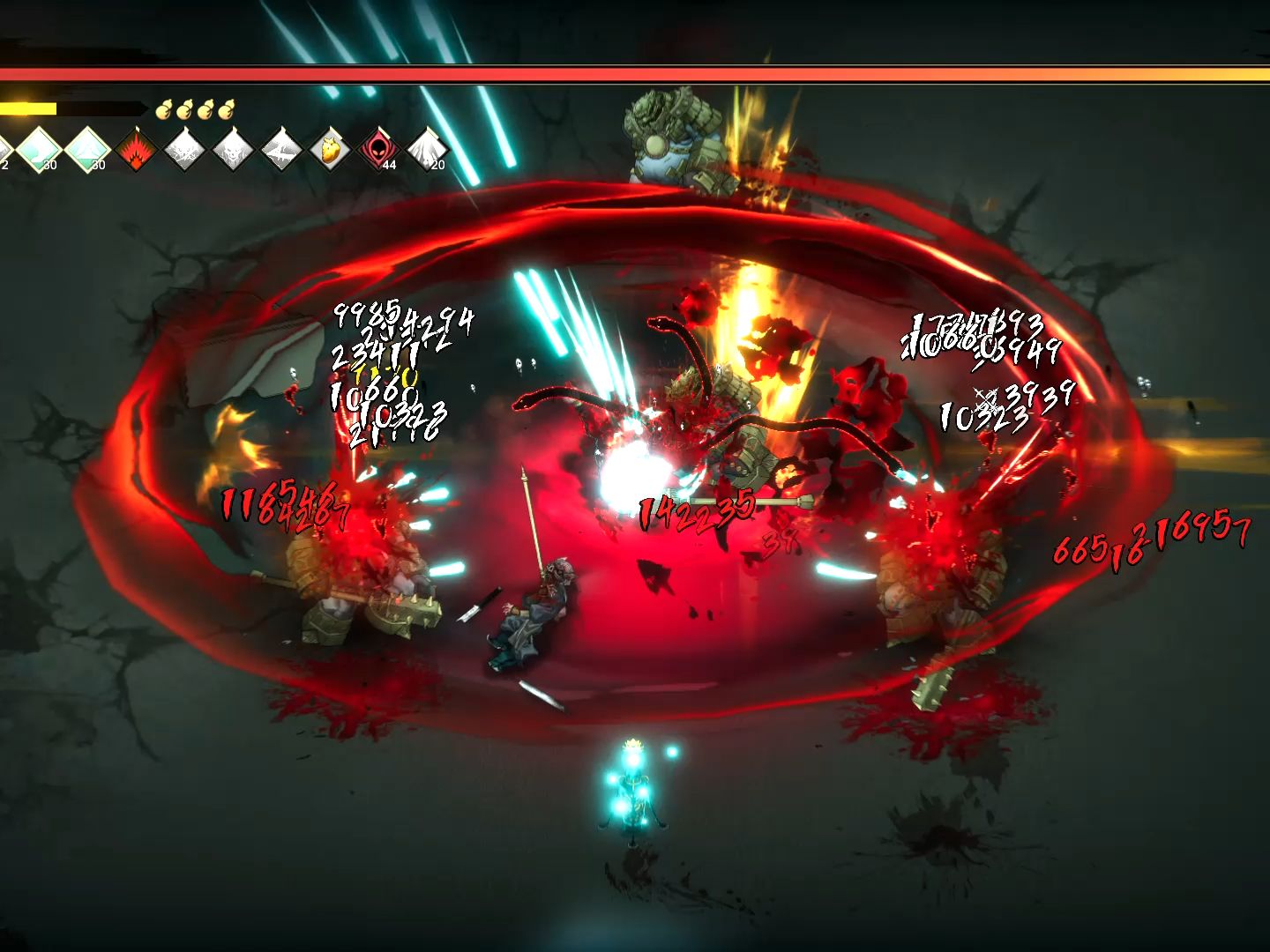Choose the red hooded face icon
The image size is (1270, 952).
point(379,150)
